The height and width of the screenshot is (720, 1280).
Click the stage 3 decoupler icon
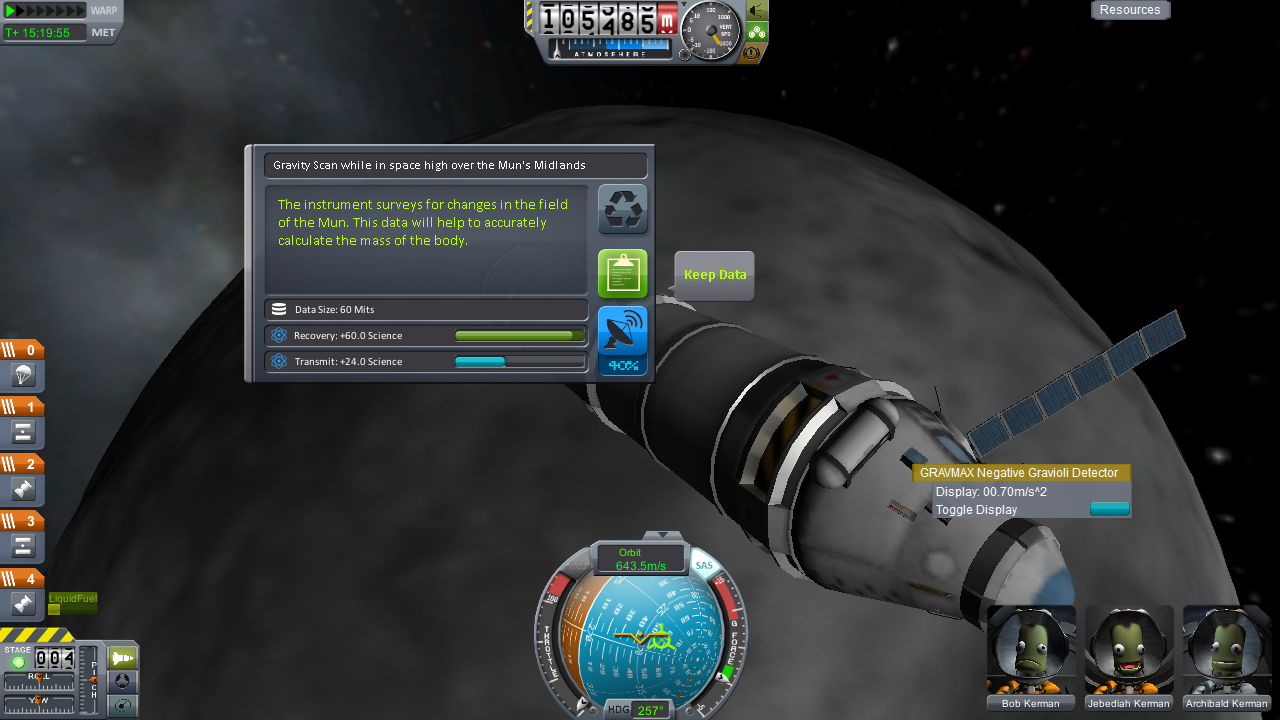(x=23, y=546)
